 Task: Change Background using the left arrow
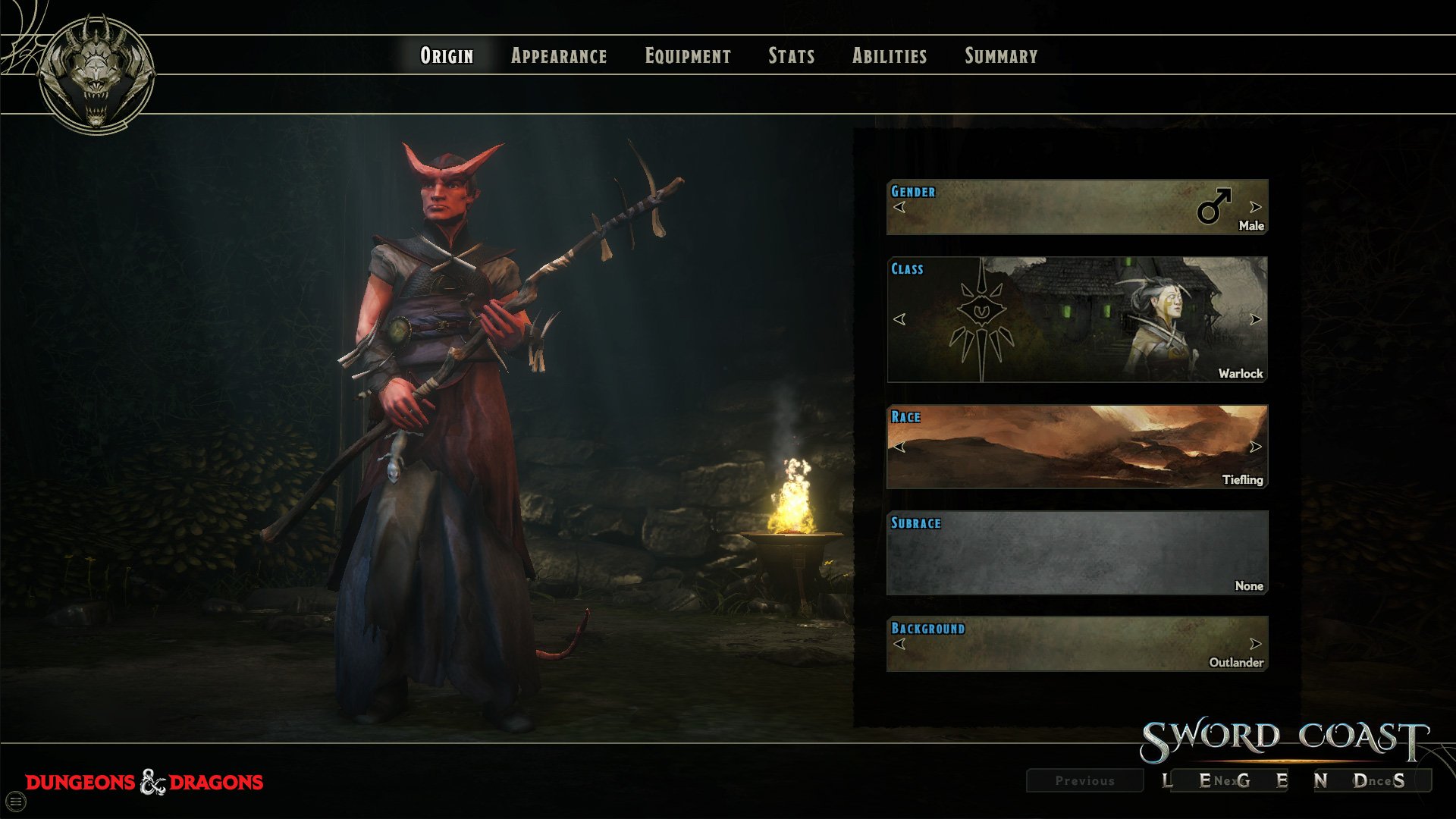coord(899,644)
